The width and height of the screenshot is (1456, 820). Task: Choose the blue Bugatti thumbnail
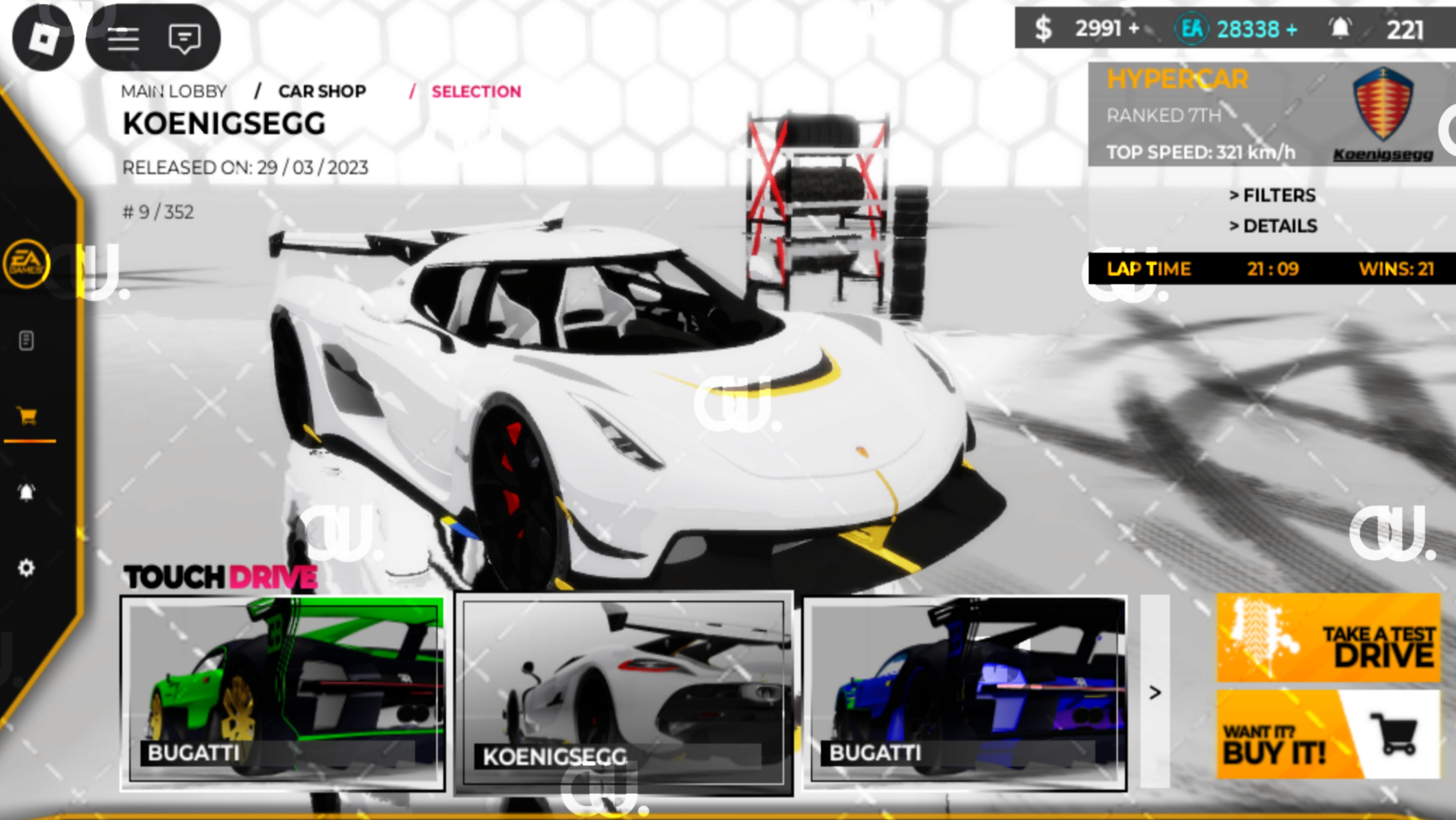(x=965, y=692)
